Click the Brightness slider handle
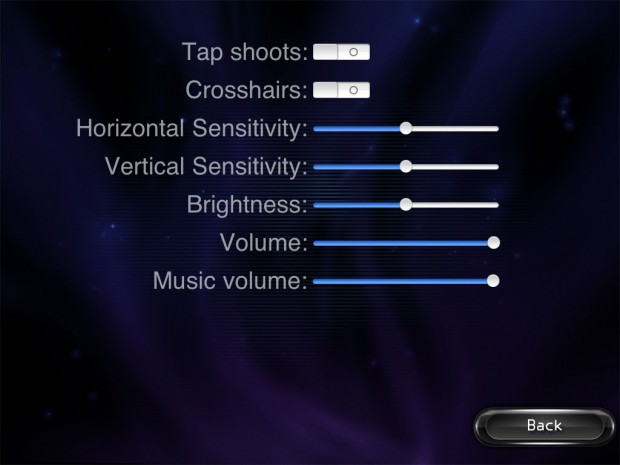Screen dimensions: 620x465 (x=406, y=204)
